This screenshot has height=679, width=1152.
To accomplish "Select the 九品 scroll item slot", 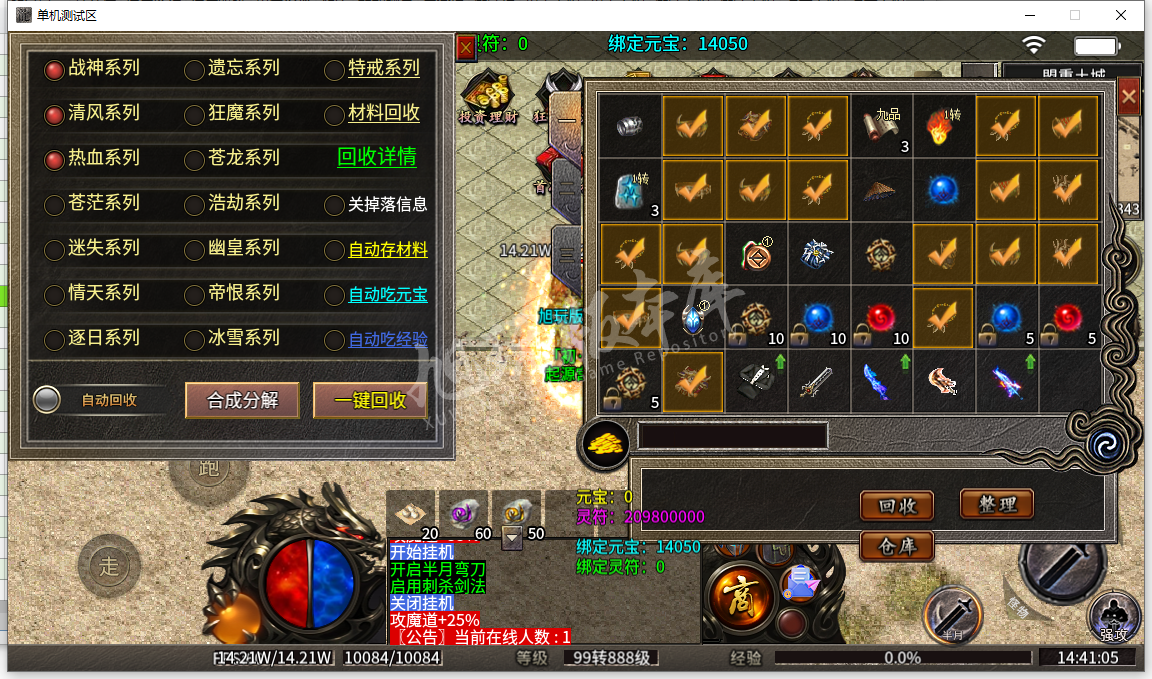I will pos(881,127).
